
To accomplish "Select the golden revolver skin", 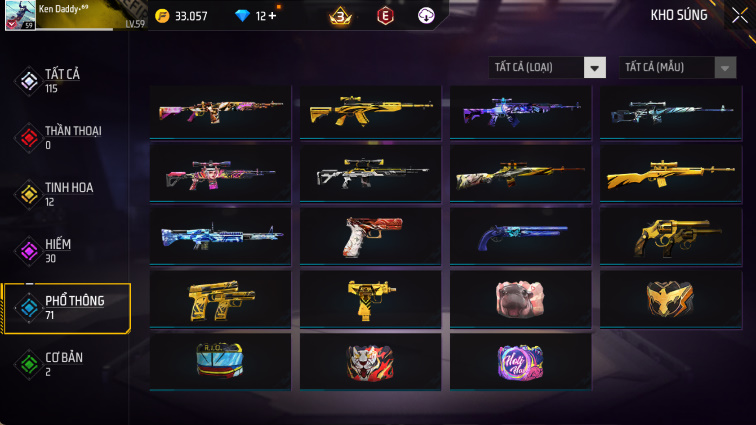I will 669,236.
